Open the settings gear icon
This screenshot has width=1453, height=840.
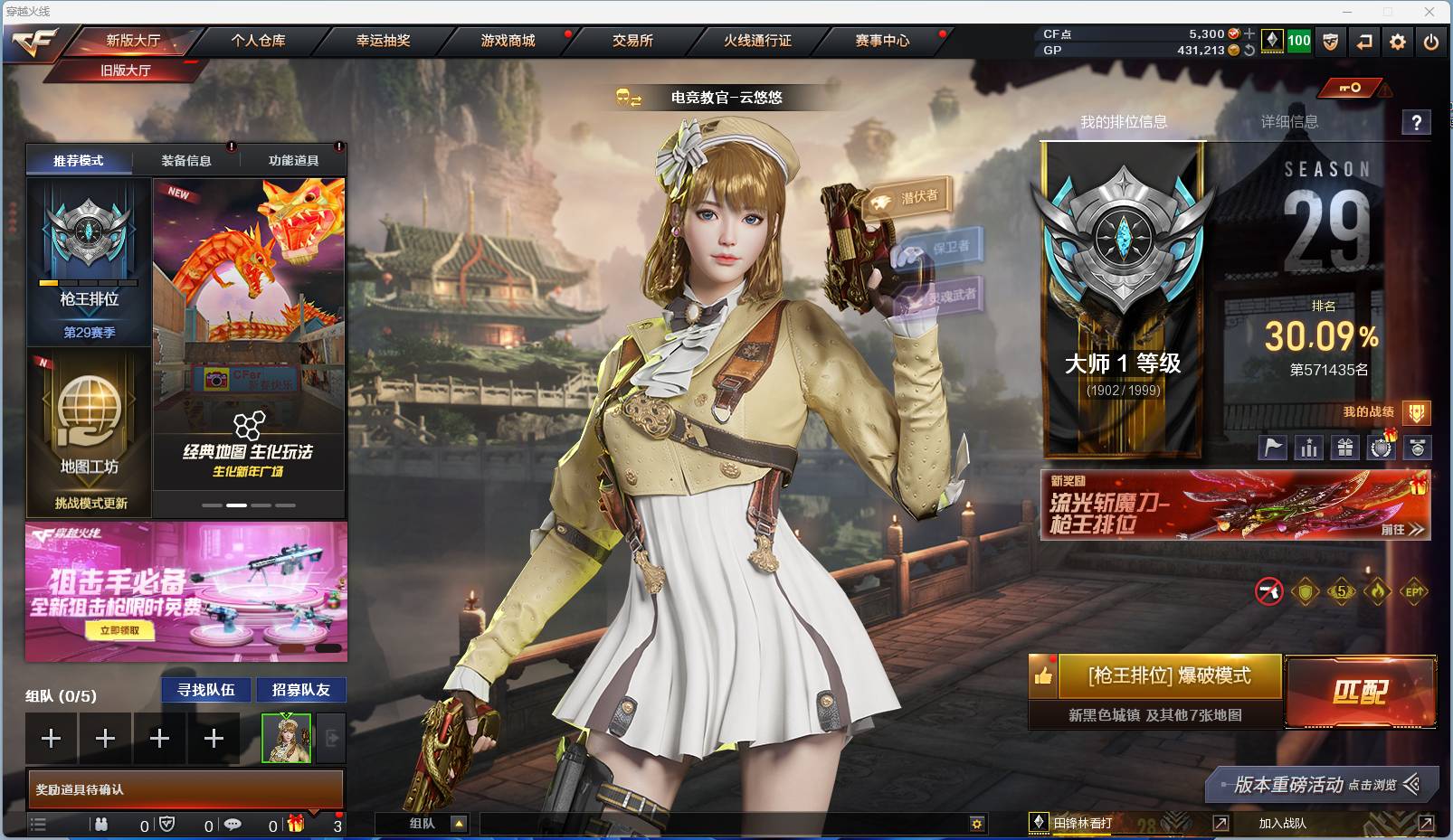pos(1398,42)
